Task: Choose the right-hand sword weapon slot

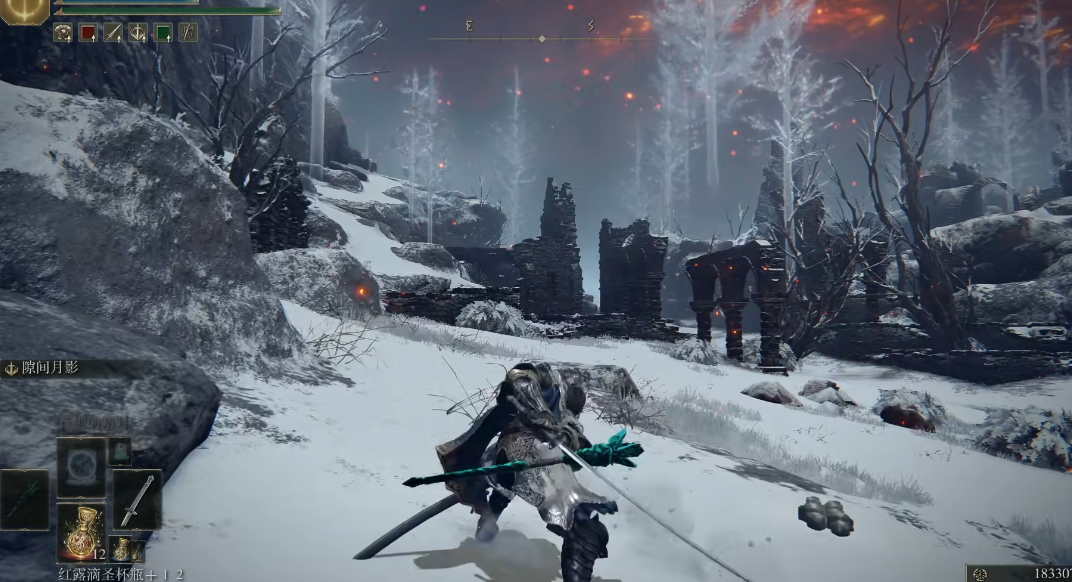Action: tap(137, 499)
